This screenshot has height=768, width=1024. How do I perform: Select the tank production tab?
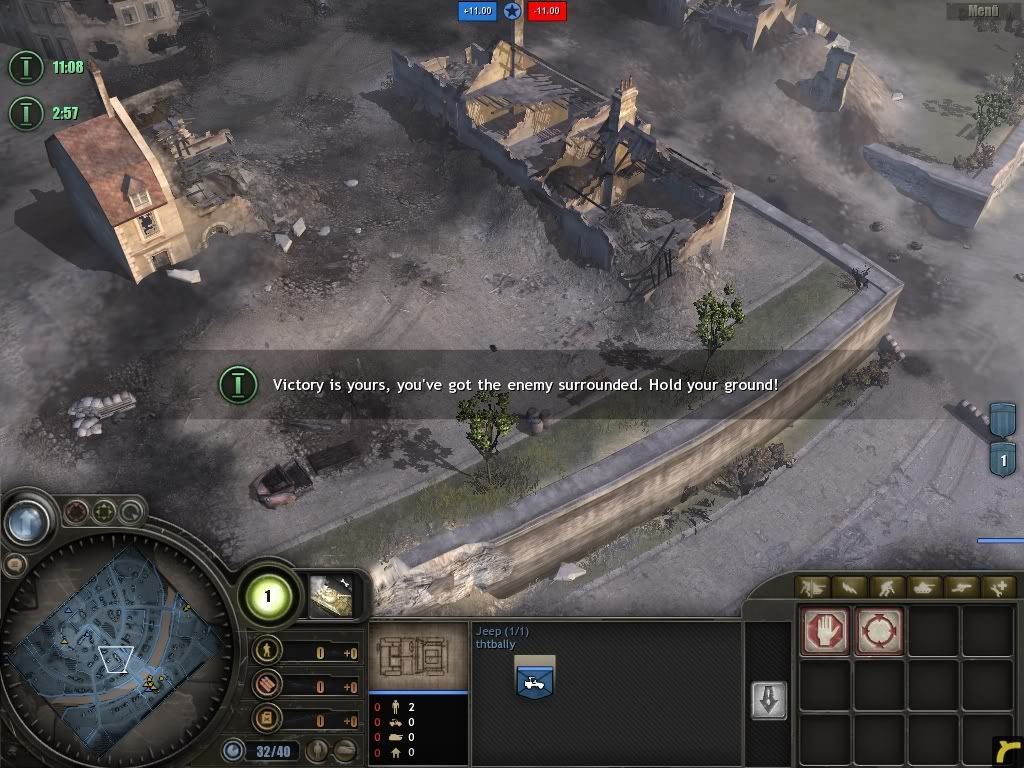point(925,588)
